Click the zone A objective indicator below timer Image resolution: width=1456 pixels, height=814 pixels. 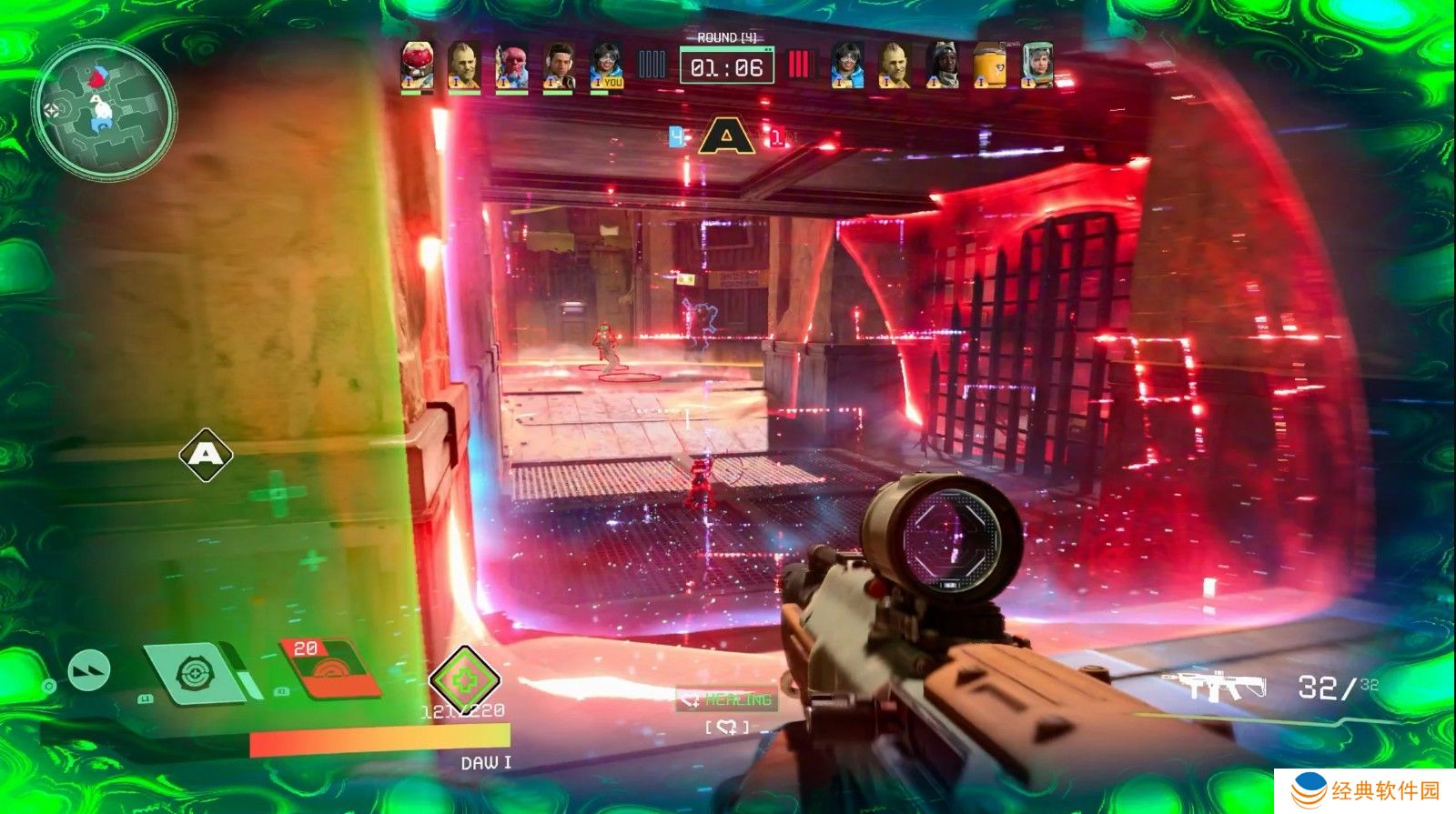(x=725, y=137)
